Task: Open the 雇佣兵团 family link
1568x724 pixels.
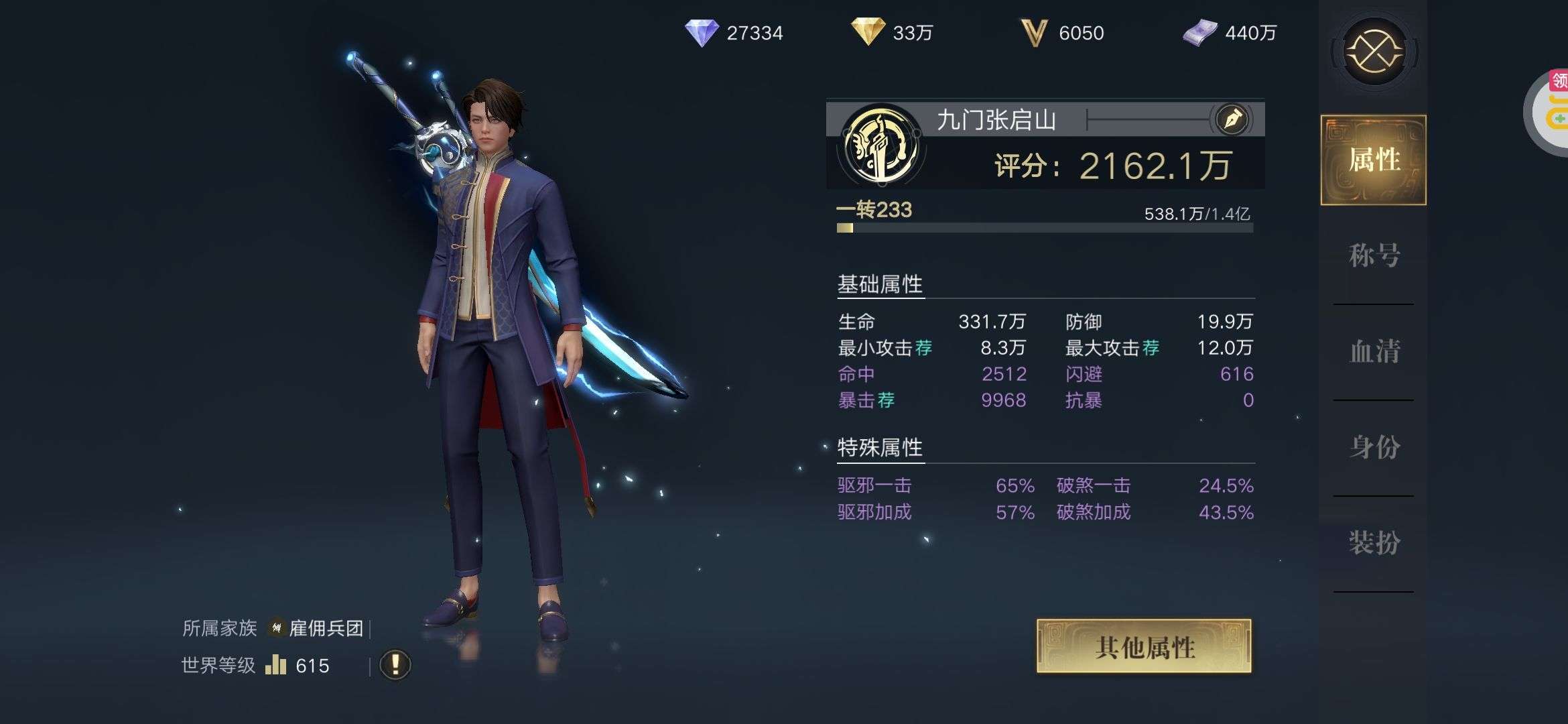Action: (x=326, y=628)
